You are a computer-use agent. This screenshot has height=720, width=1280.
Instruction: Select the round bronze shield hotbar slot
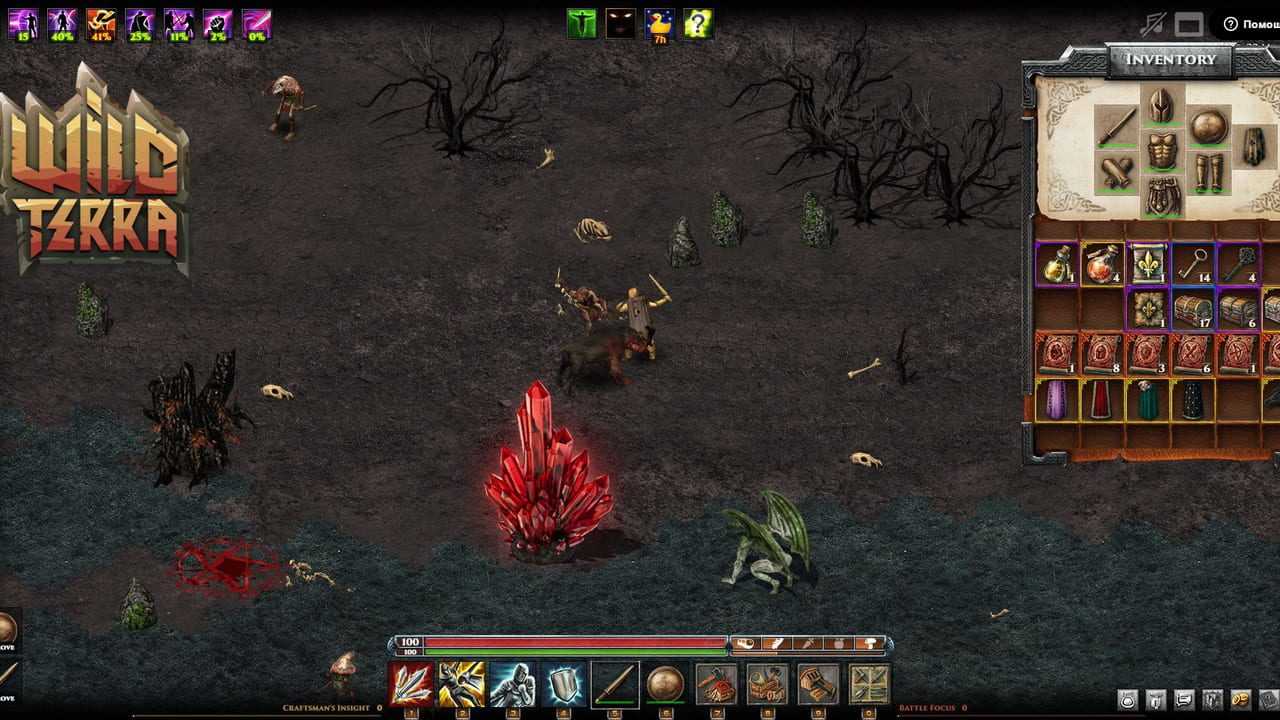(665, 684)
